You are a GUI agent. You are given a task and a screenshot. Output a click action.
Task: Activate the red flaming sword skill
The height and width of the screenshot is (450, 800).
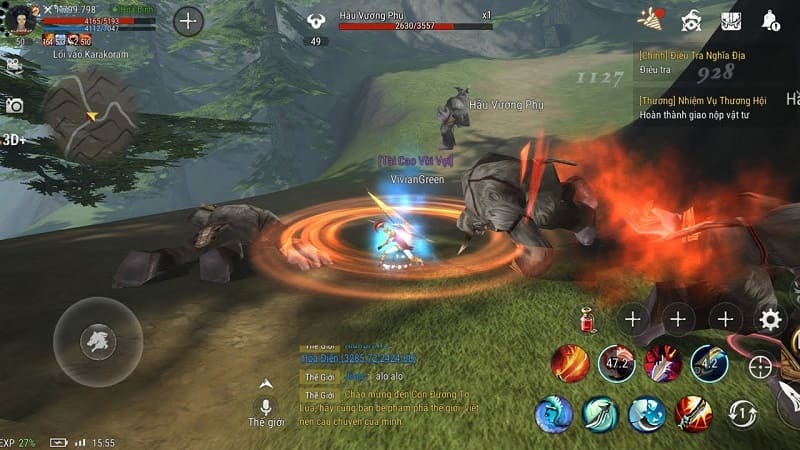pyautogui.click(x=692, y=412)
